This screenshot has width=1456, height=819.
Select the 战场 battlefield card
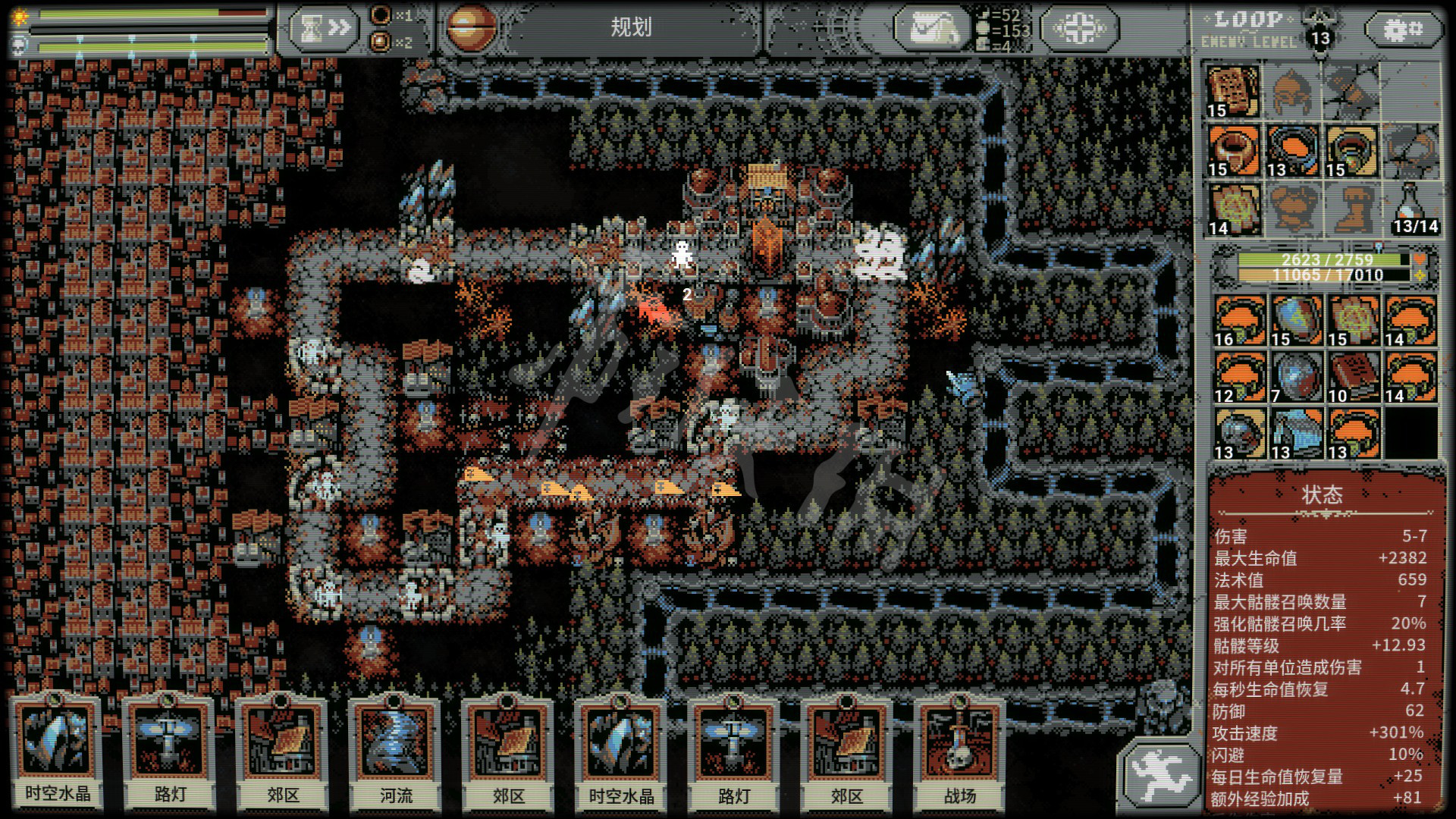pos(959,751)
